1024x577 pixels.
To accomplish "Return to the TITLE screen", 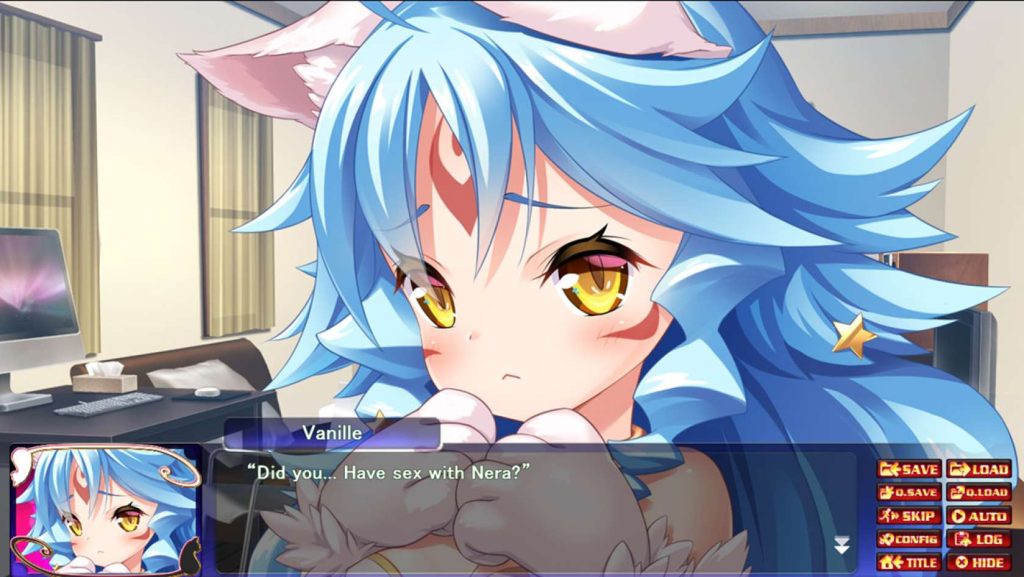I will coord(908,562).
